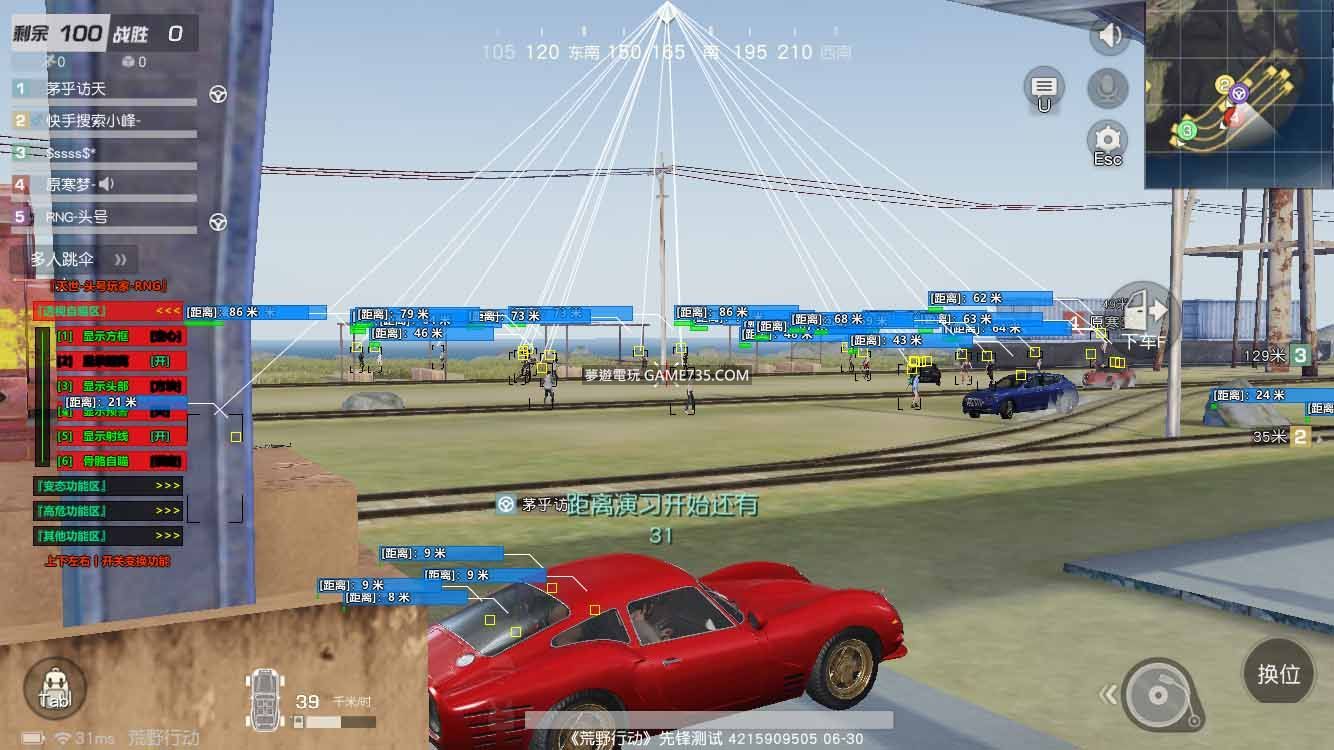1334x750 pixels.
Task: Toggle the microphone voice button
Action: pyautogui.click(x=1107, y=89)
